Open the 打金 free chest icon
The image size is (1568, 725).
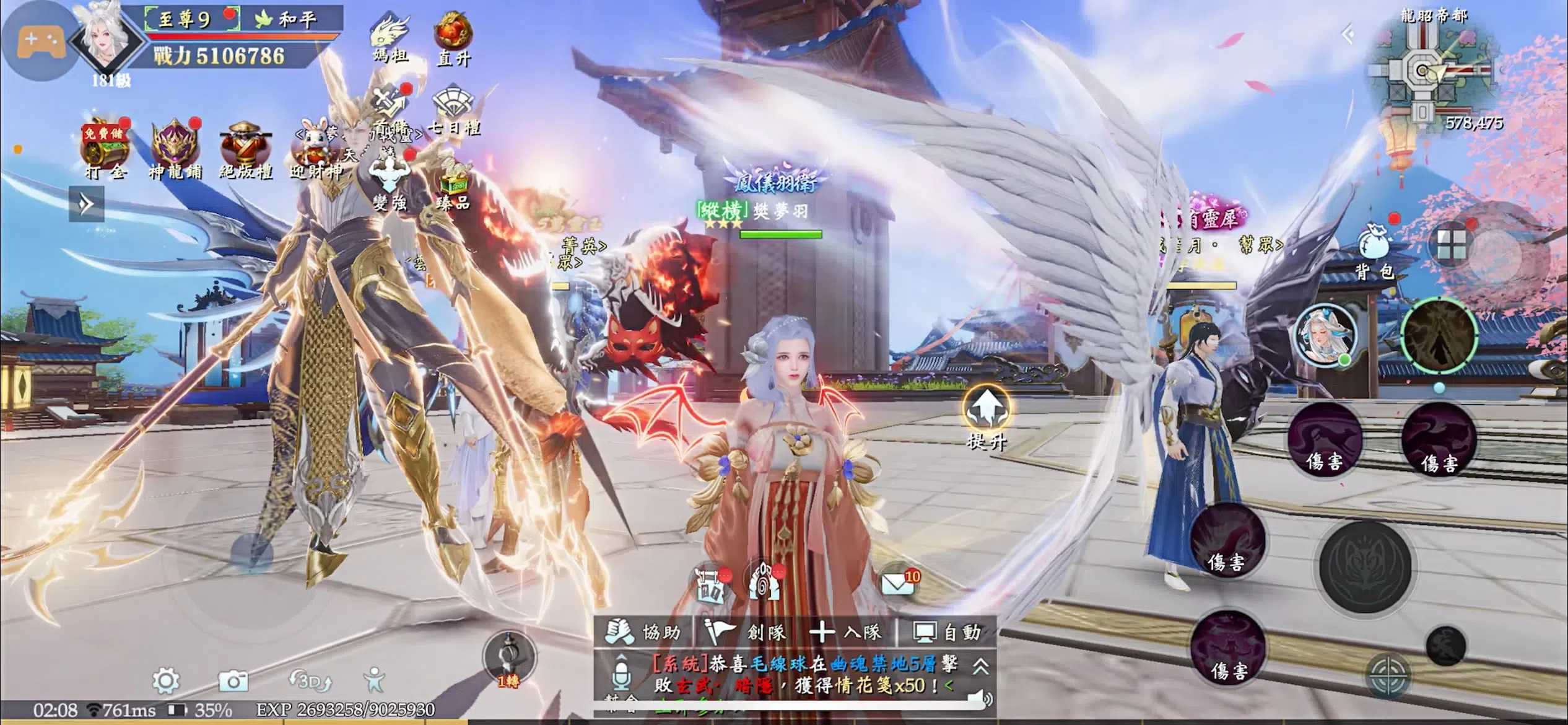[x=105, y=150]
